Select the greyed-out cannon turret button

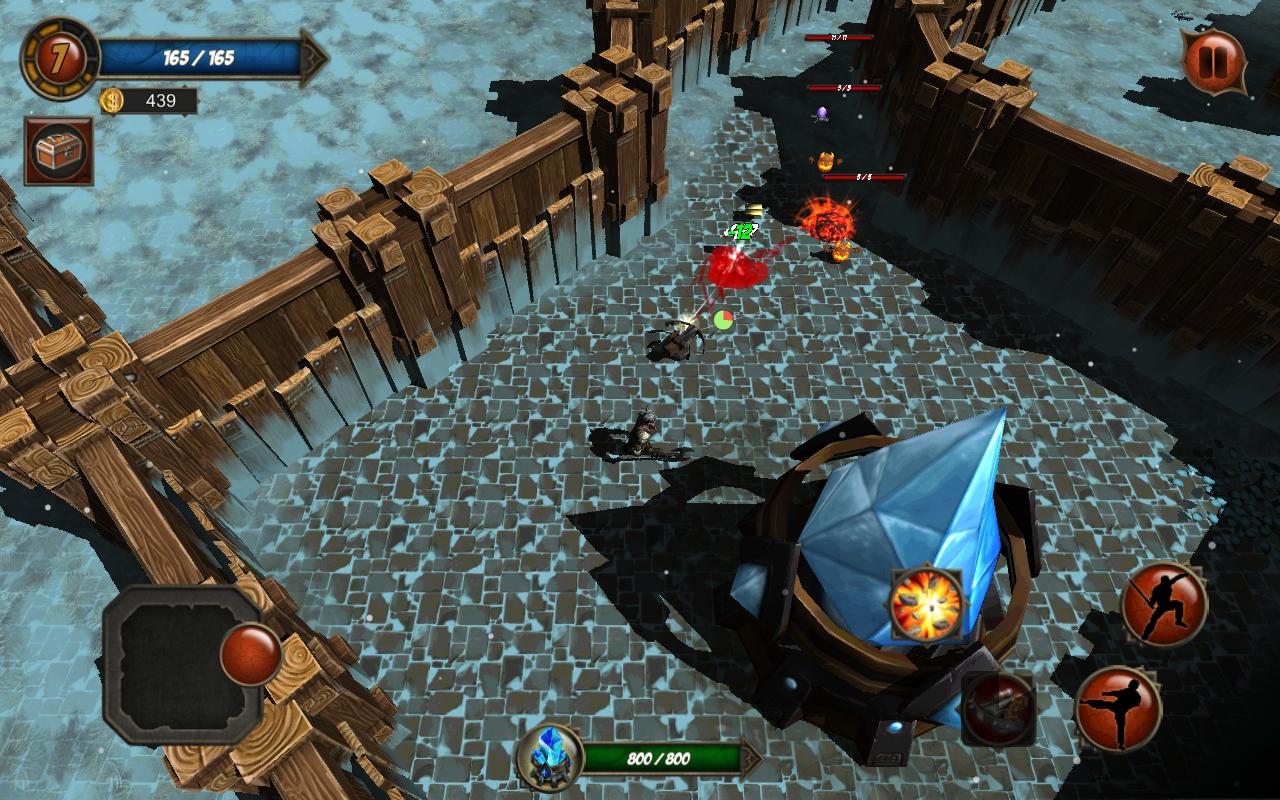pyautogui.click(x=998, y=708)
